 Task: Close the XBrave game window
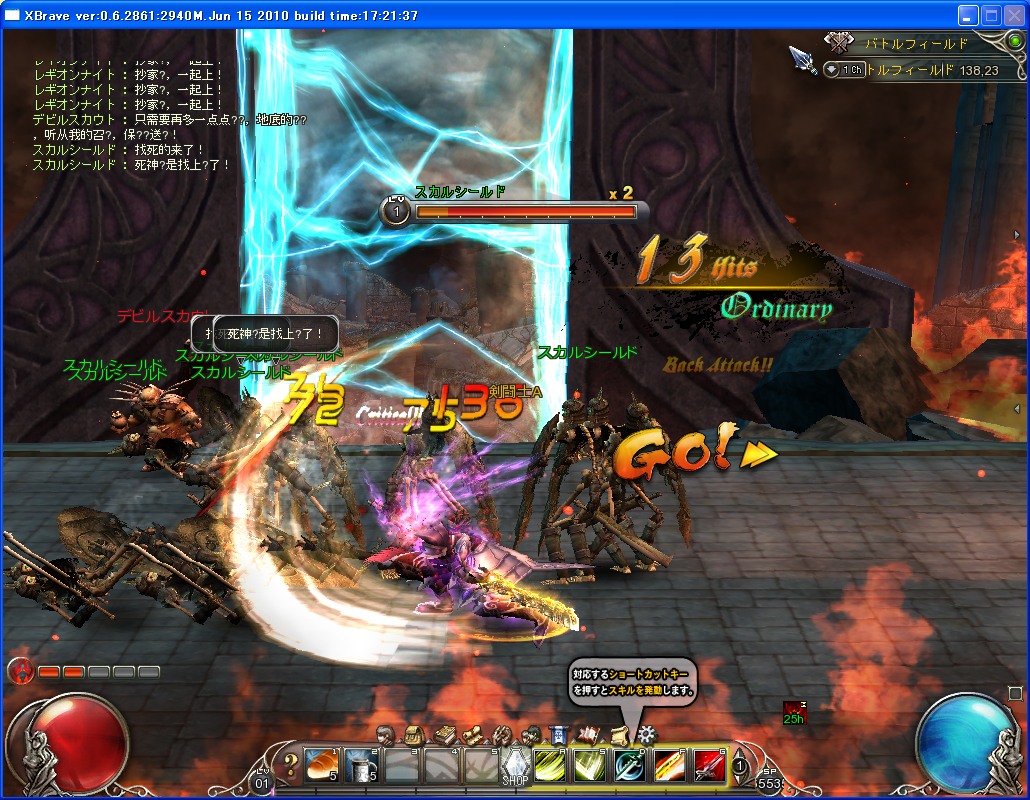[1013, 15]
